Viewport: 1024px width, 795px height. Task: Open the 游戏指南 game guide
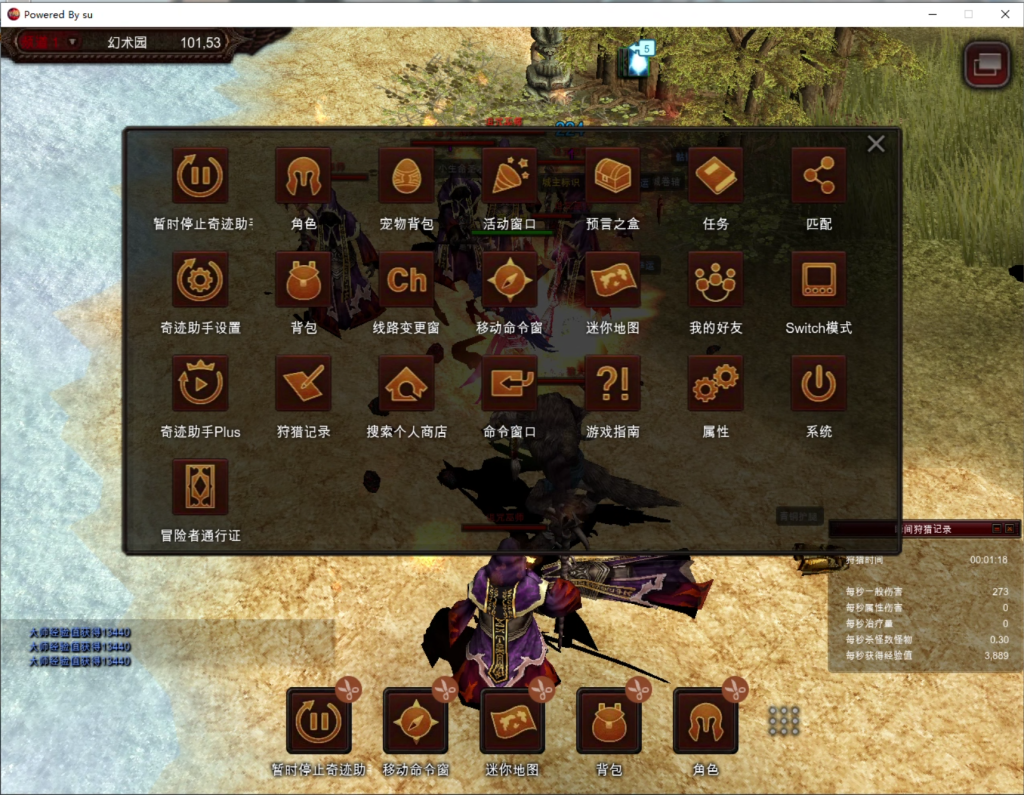click(x=612, y=384)
